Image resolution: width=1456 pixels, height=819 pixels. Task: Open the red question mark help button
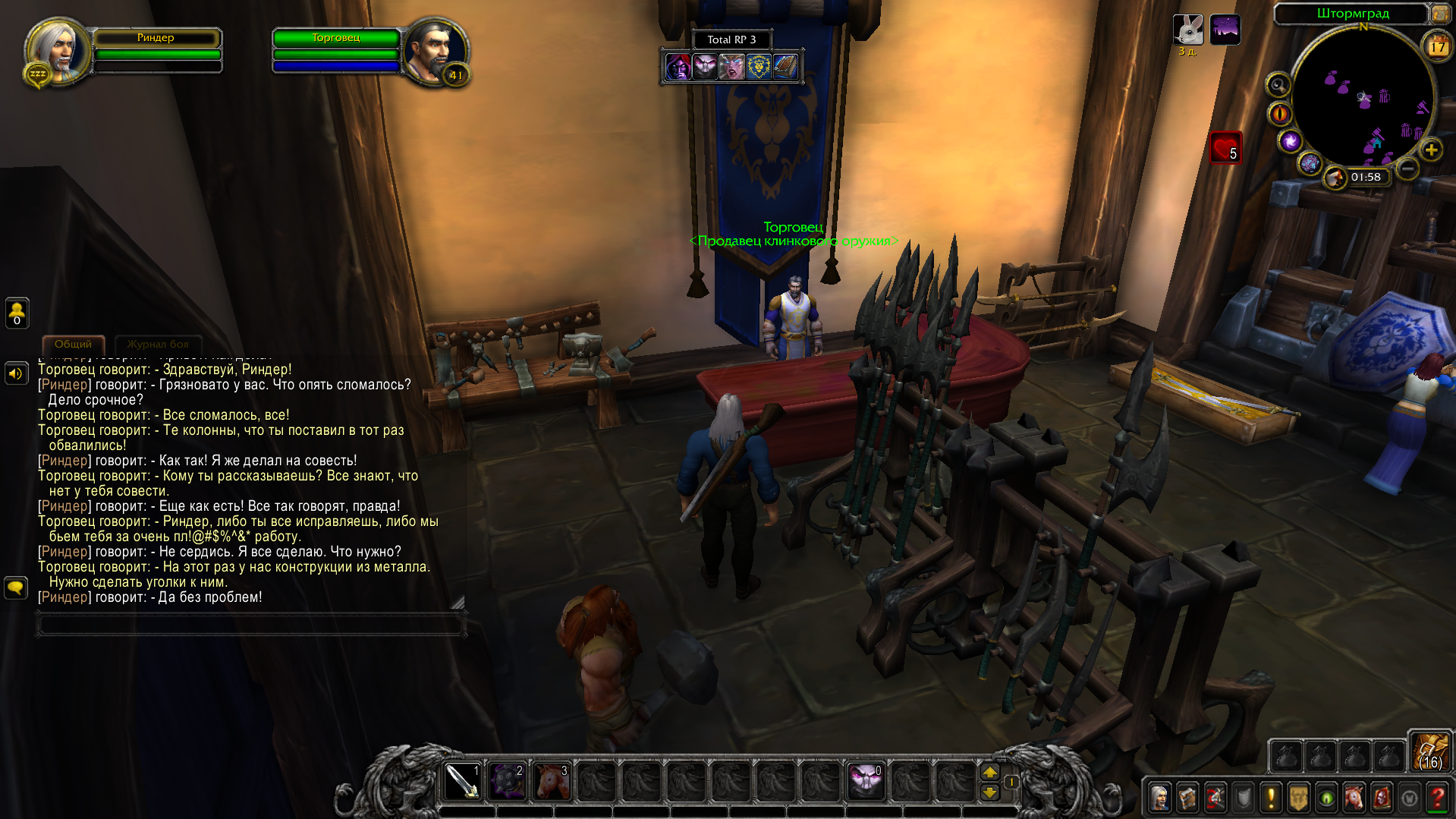(x=1437, y=798)
